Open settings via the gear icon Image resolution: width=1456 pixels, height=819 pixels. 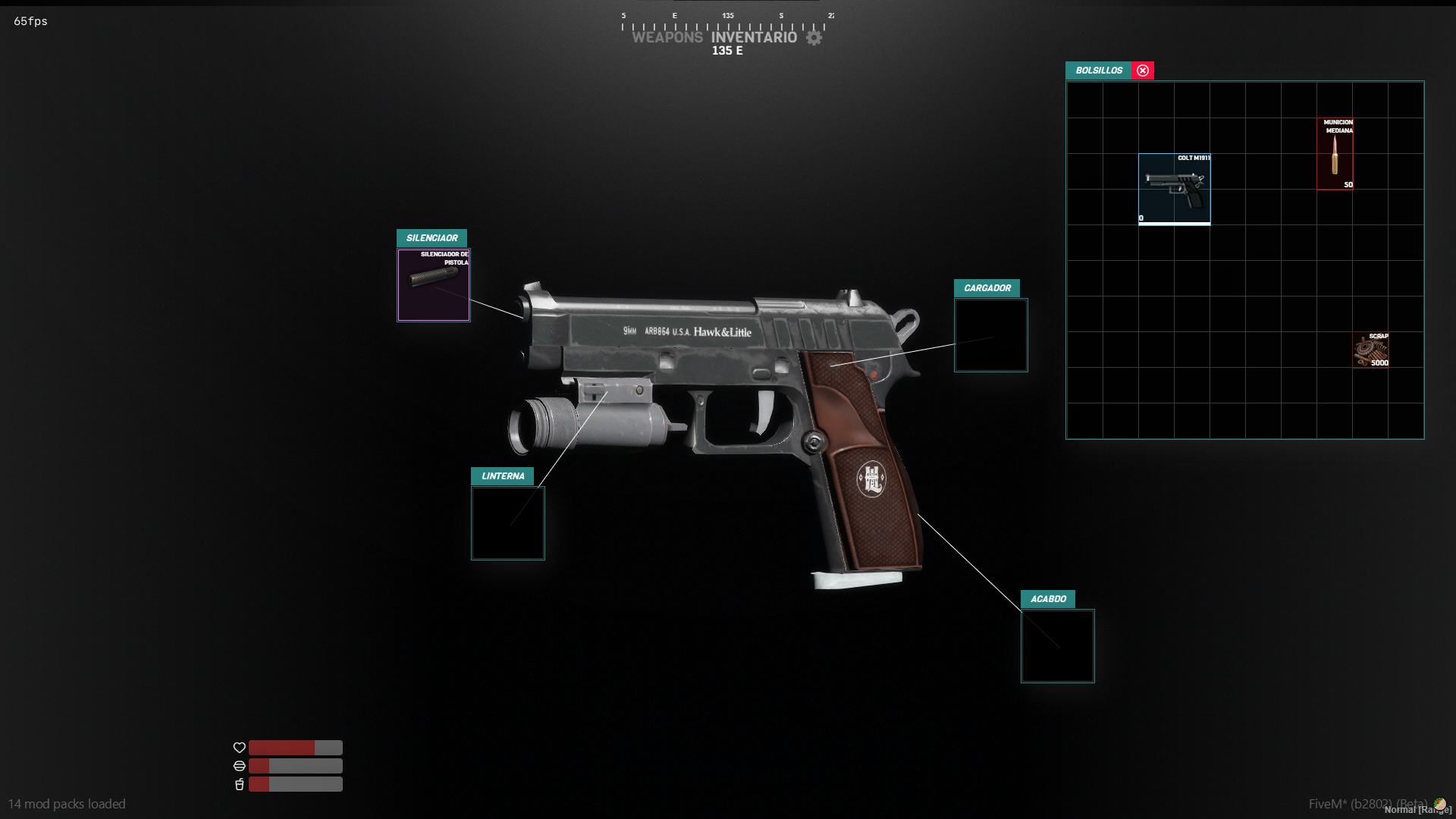coord(814,37)
